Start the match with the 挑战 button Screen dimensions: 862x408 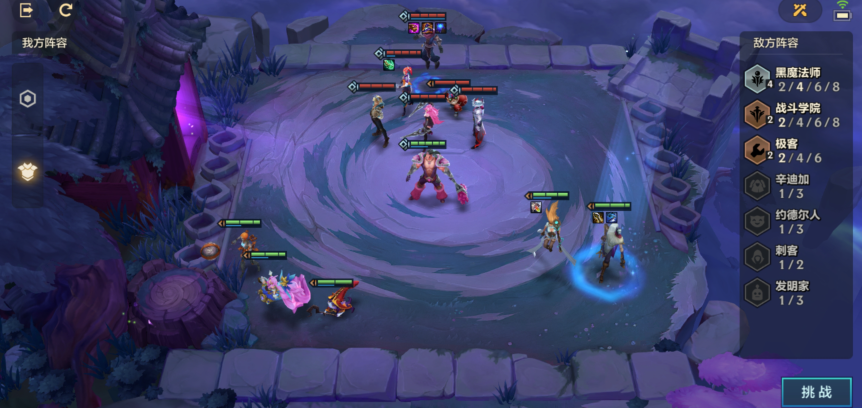click(816, 392)
